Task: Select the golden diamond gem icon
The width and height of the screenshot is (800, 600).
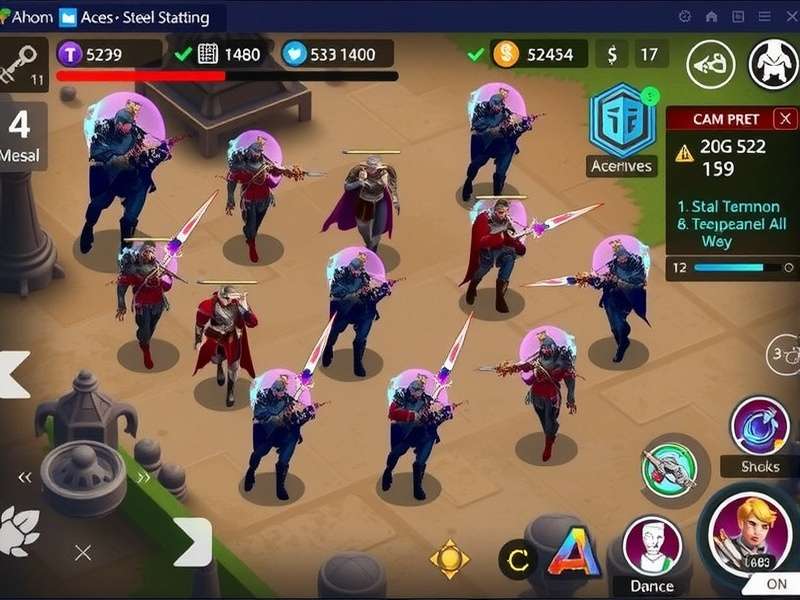Action: (x=449, y=558)
